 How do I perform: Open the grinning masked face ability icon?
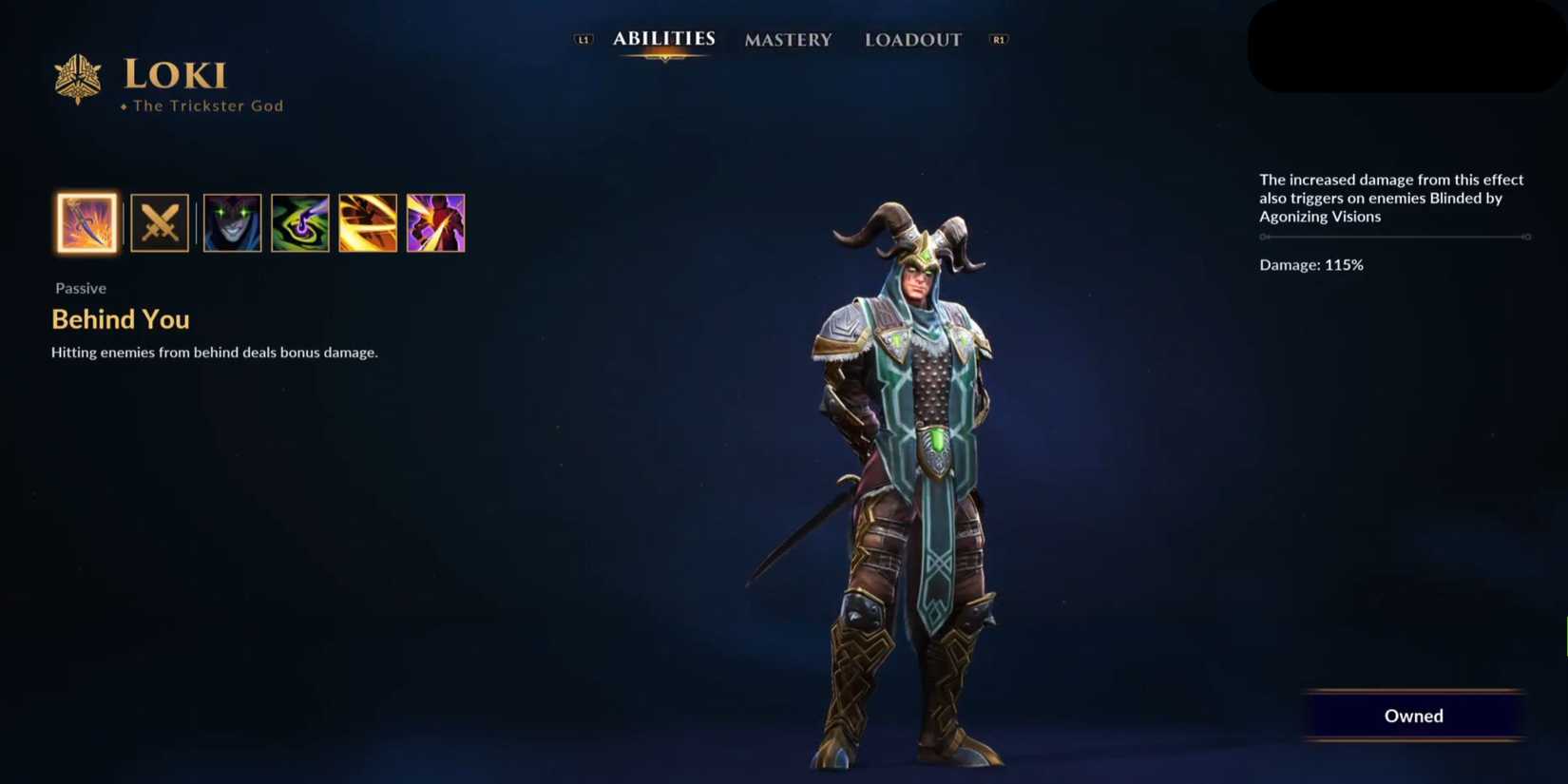pyautogui.click(x=232, y=223)
